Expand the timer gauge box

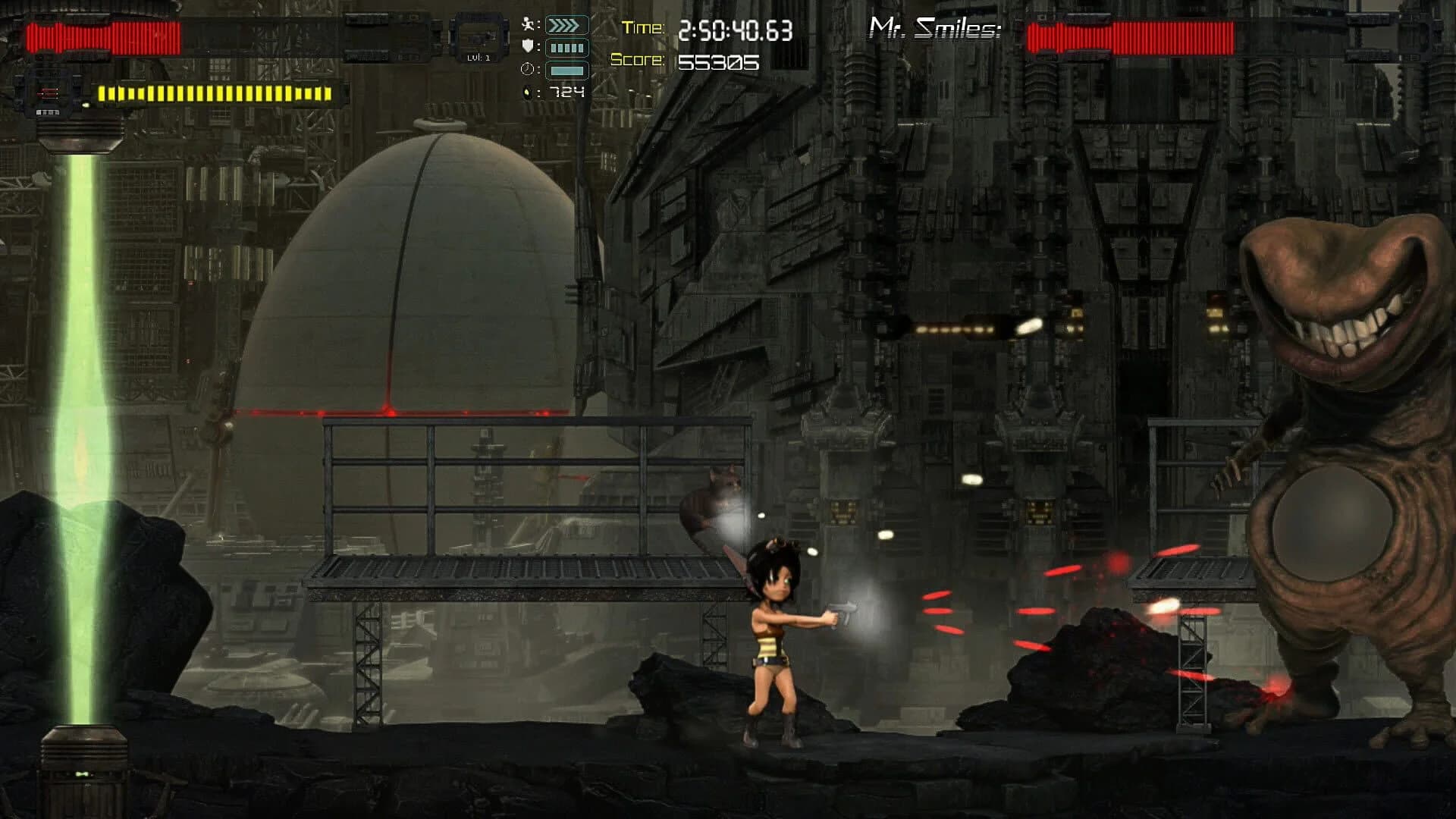(567, 70)
